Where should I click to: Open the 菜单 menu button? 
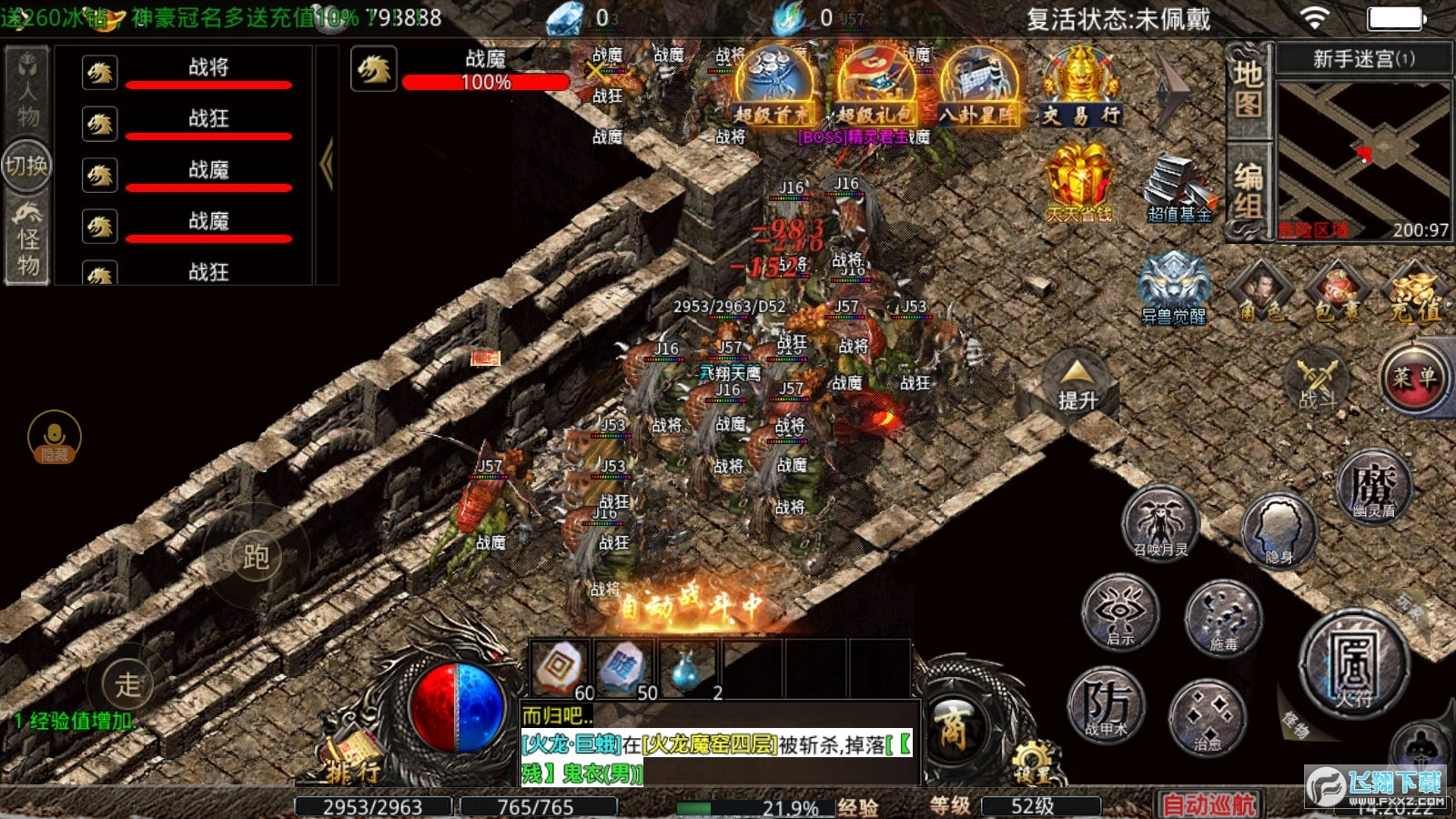1413,378
